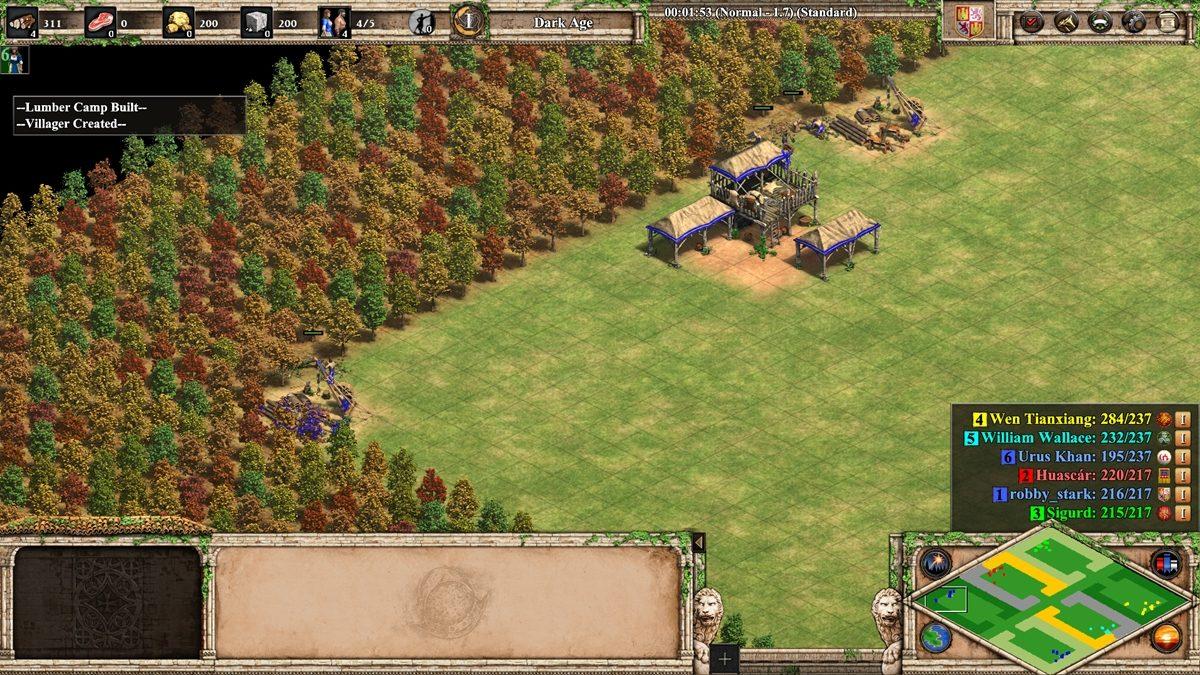
Task: Select the wood resource icon
Action: point(23,21)
